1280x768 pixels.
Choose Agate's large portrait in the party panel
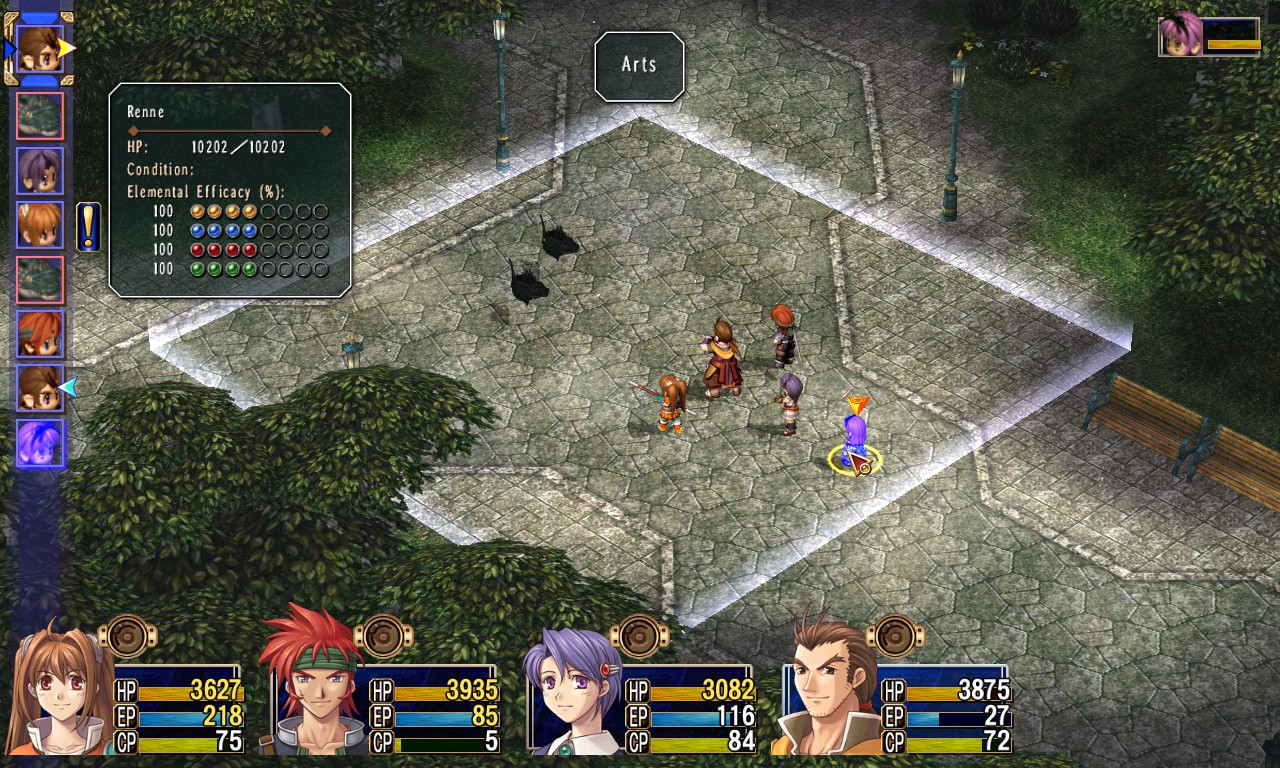[x=312, y=690]
